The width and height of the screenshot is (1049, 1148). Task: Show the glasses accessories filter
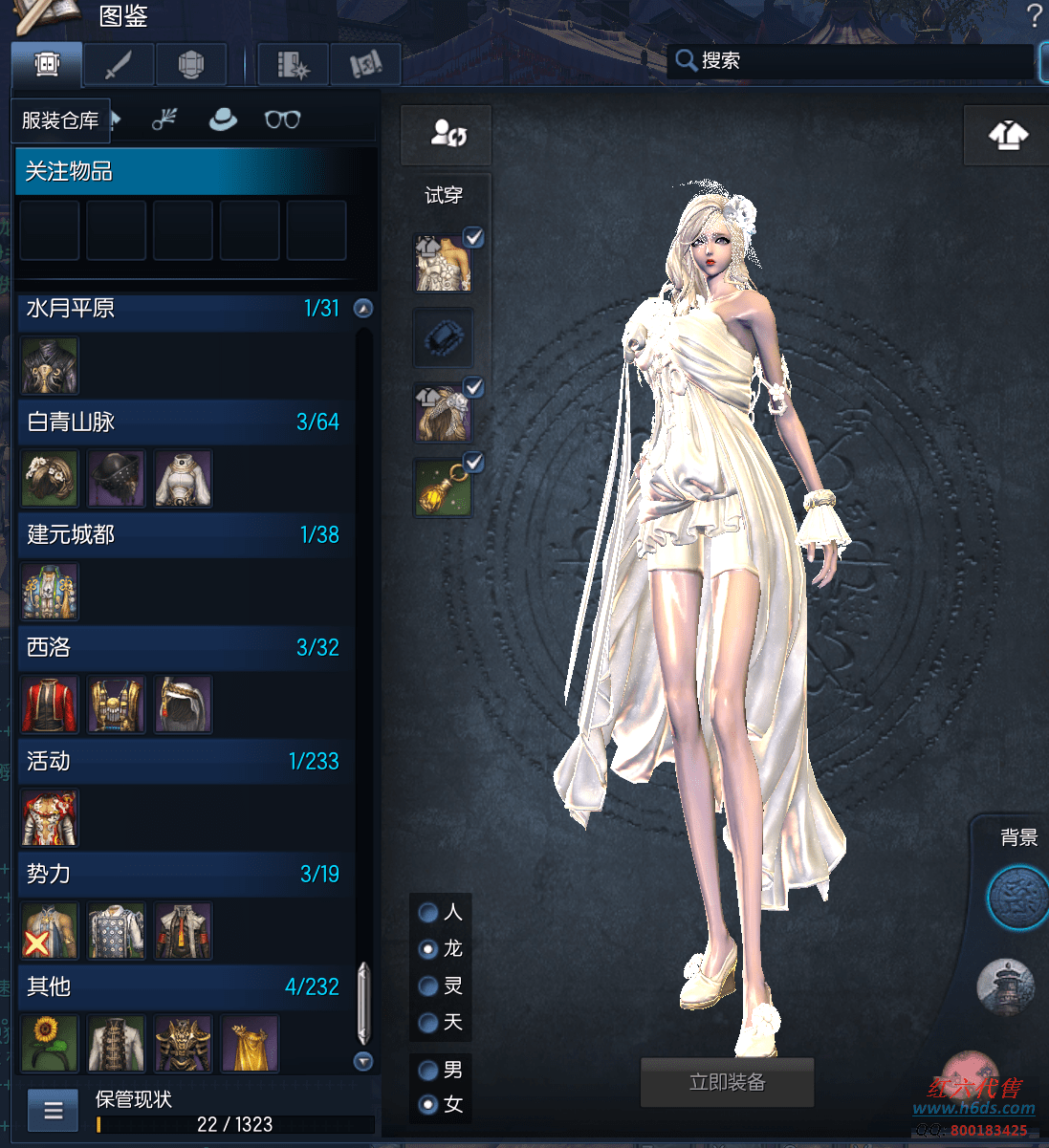point(282,119)
